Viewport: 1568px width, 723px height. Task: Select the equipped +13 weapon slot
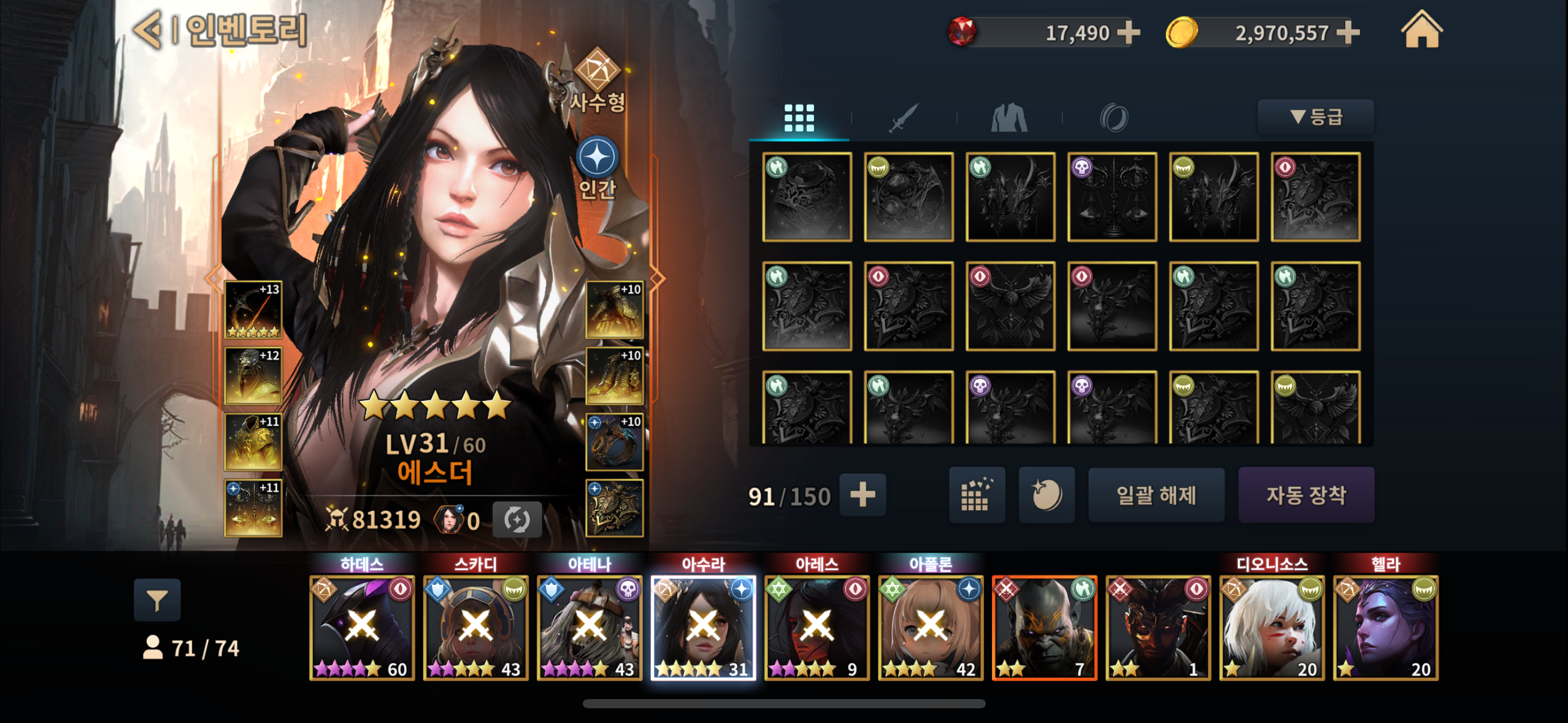[253, 310]
